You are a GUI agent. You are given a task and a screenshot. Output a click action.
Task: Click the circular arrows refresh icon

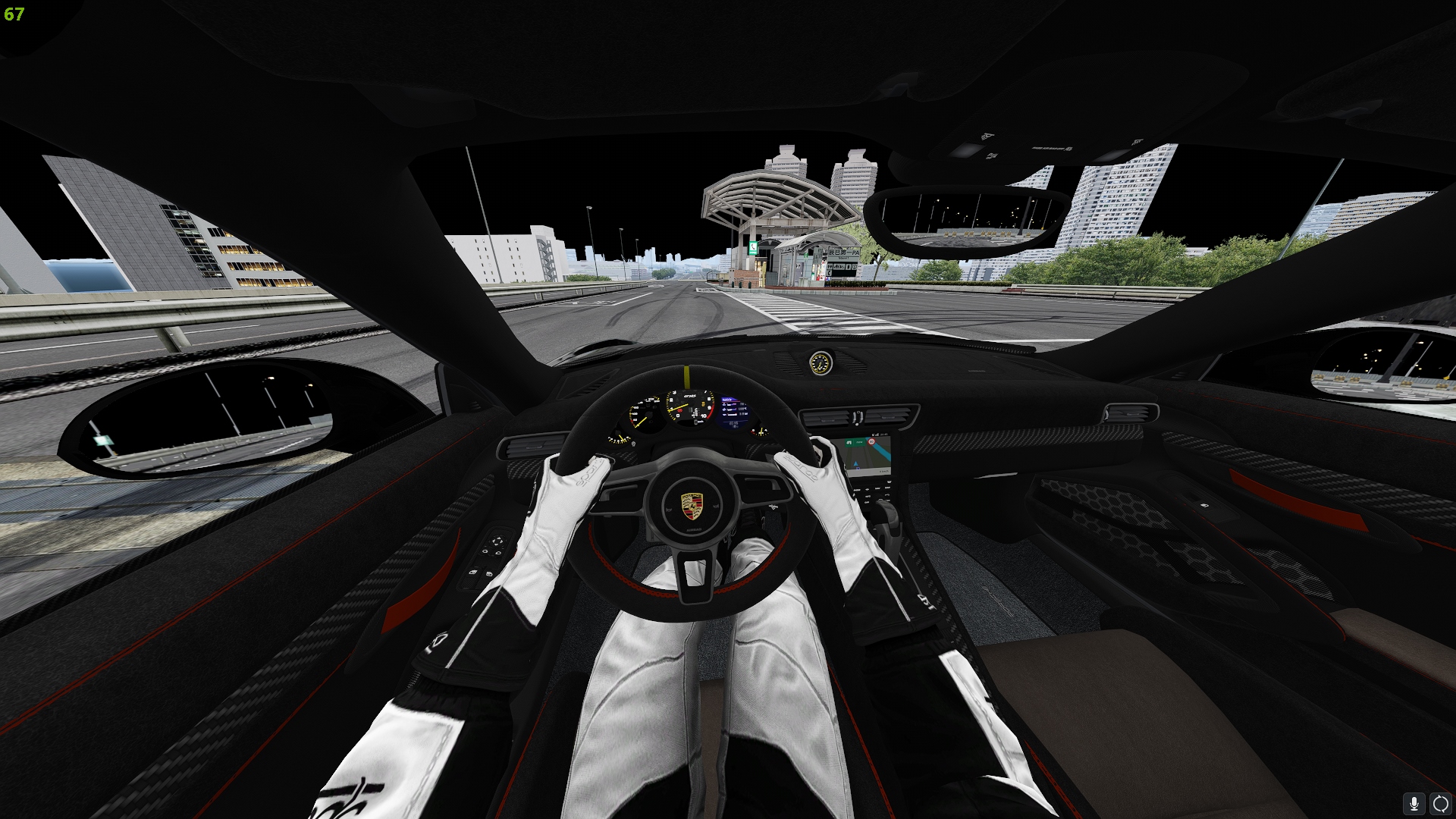(x=1440, y=803)
